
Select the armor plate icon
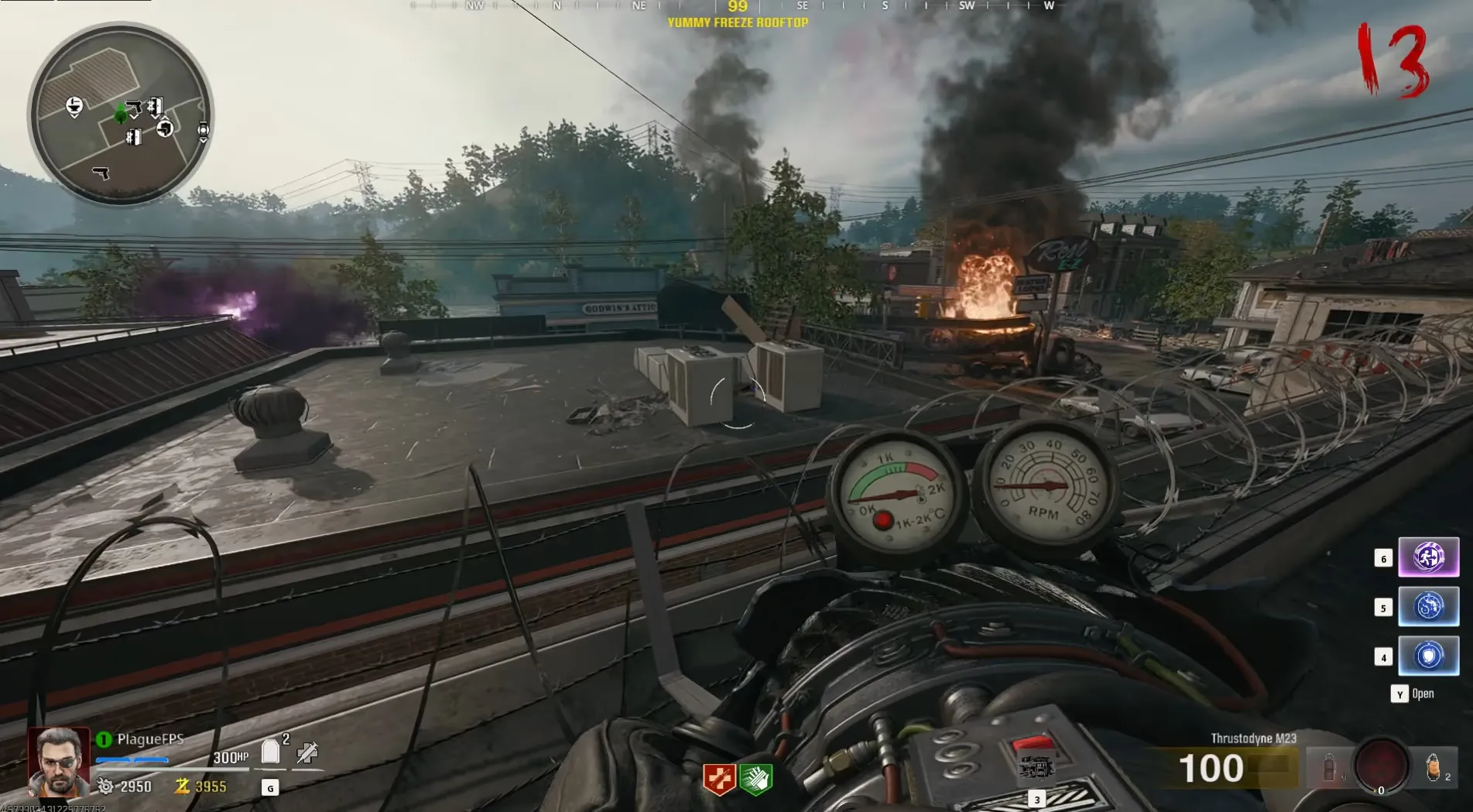tap(270, 752)
